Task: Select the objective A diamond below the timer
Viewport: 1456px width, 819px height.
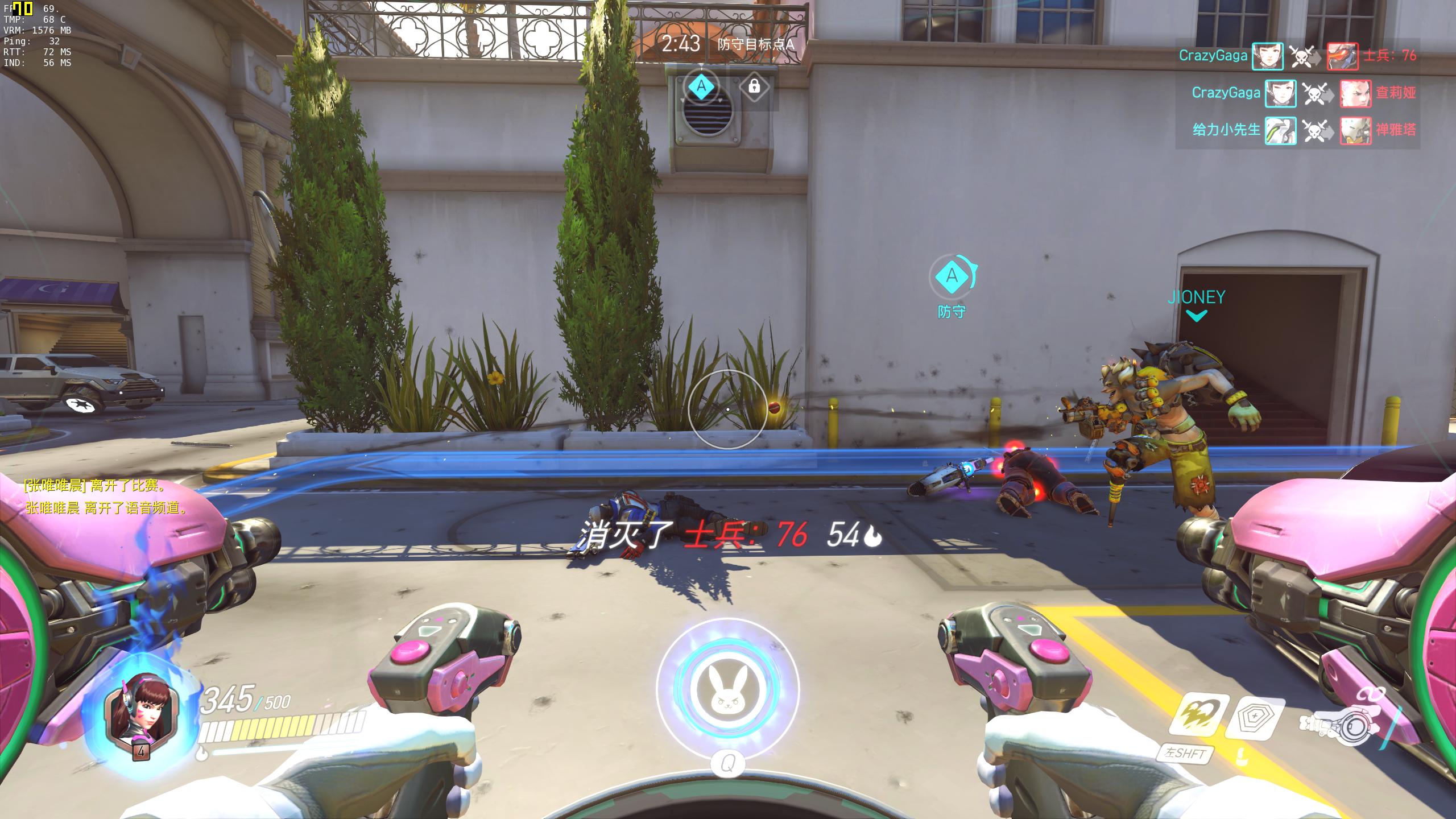Action: [x=701, y=86]
